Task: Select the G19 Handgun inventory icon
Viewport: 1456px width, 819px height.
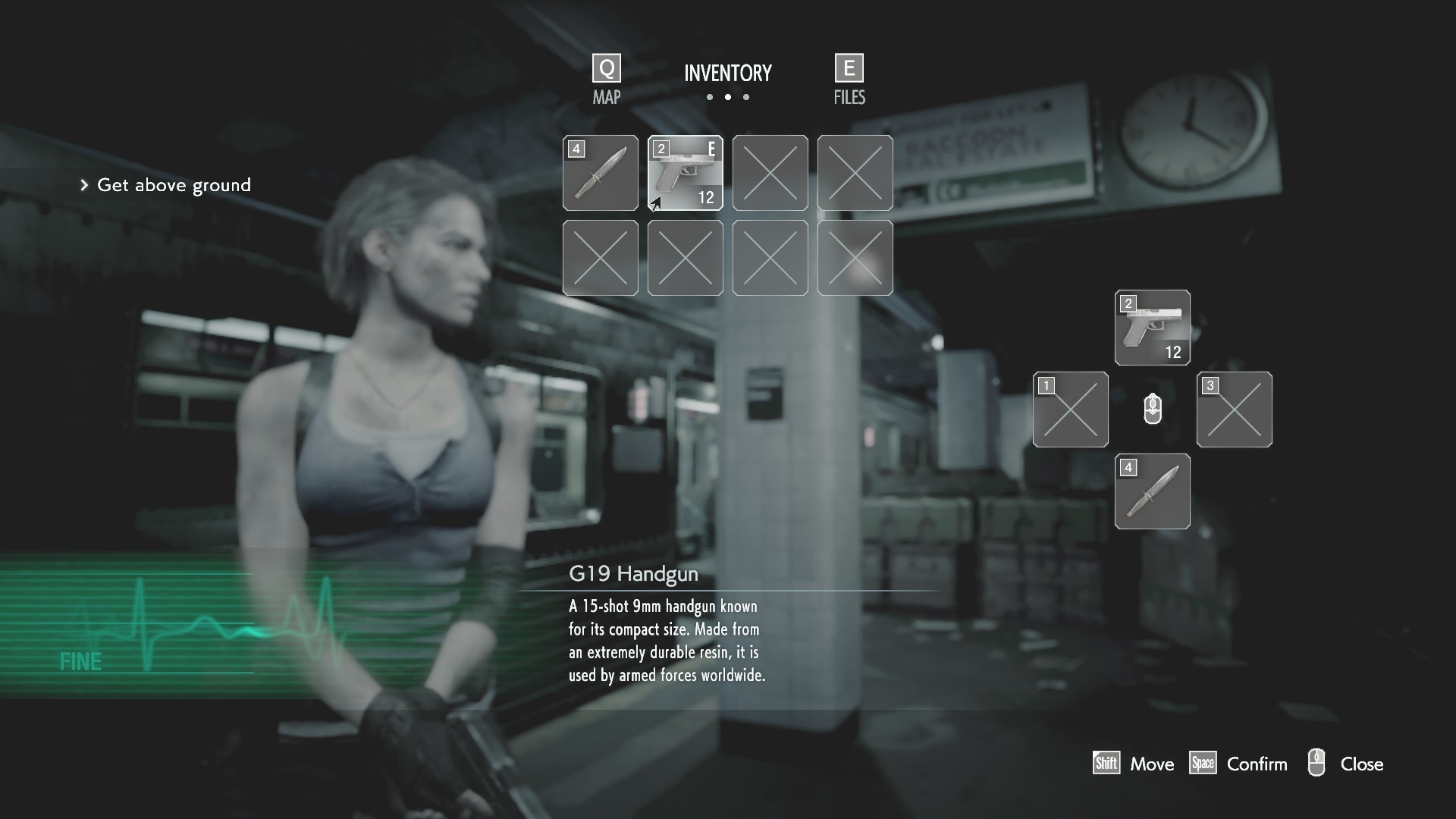Action: point(685,172)
